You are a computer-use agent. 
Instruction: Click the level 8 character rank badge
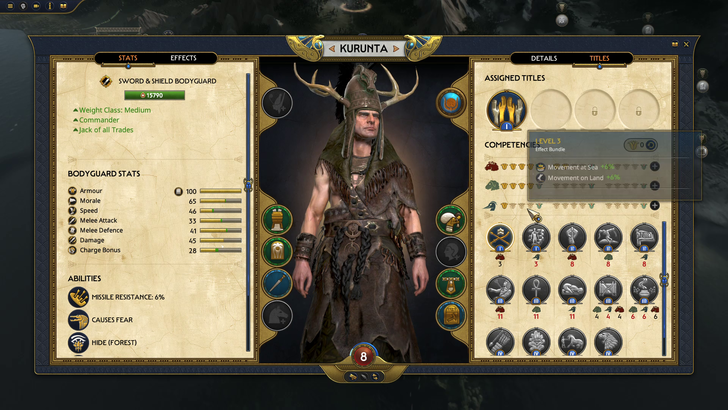pyautogui.click(x=364, y=355)
